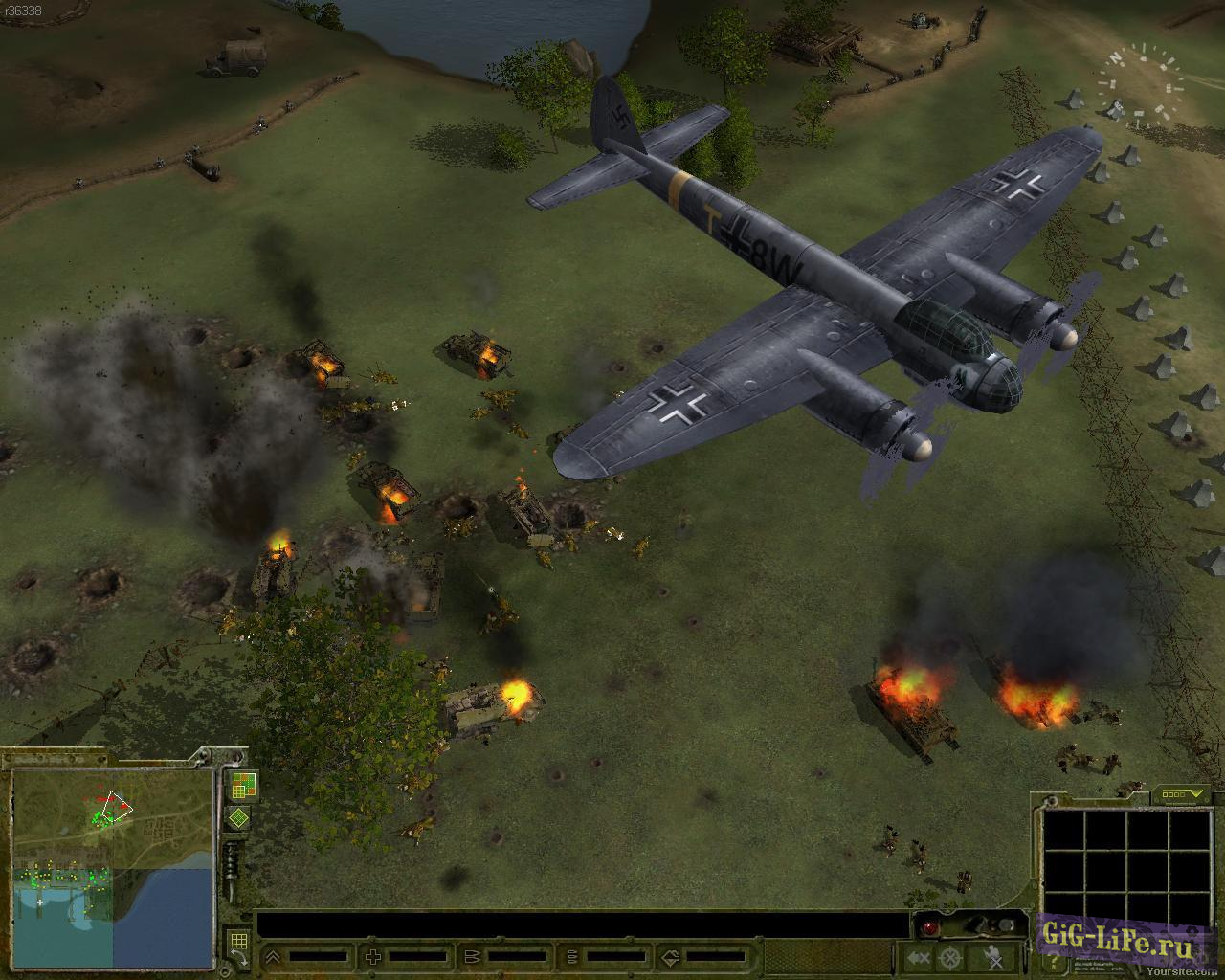Viewport: 1225px width, 980px height.
Task: Activate the crossed-arrow cancel movement command
Action: click(x=919, y=957)
